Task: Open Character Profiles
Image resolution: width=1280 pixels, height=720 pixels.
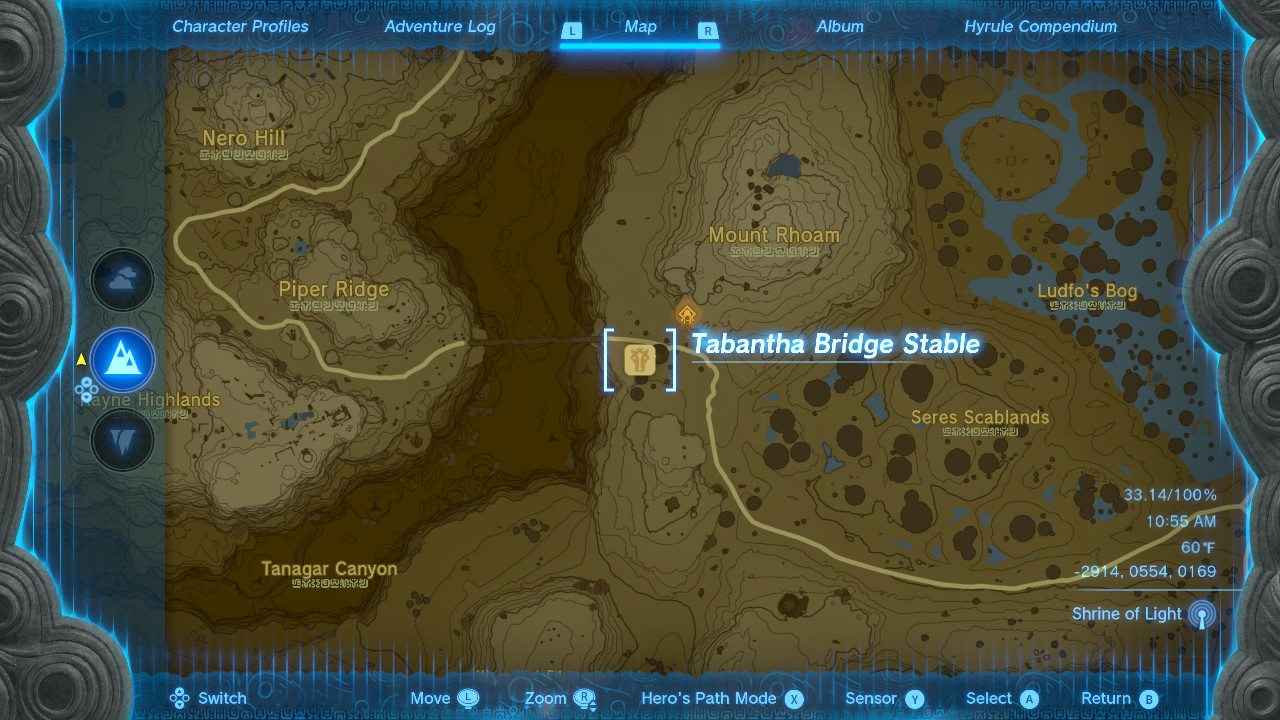Action: [239, 27]
